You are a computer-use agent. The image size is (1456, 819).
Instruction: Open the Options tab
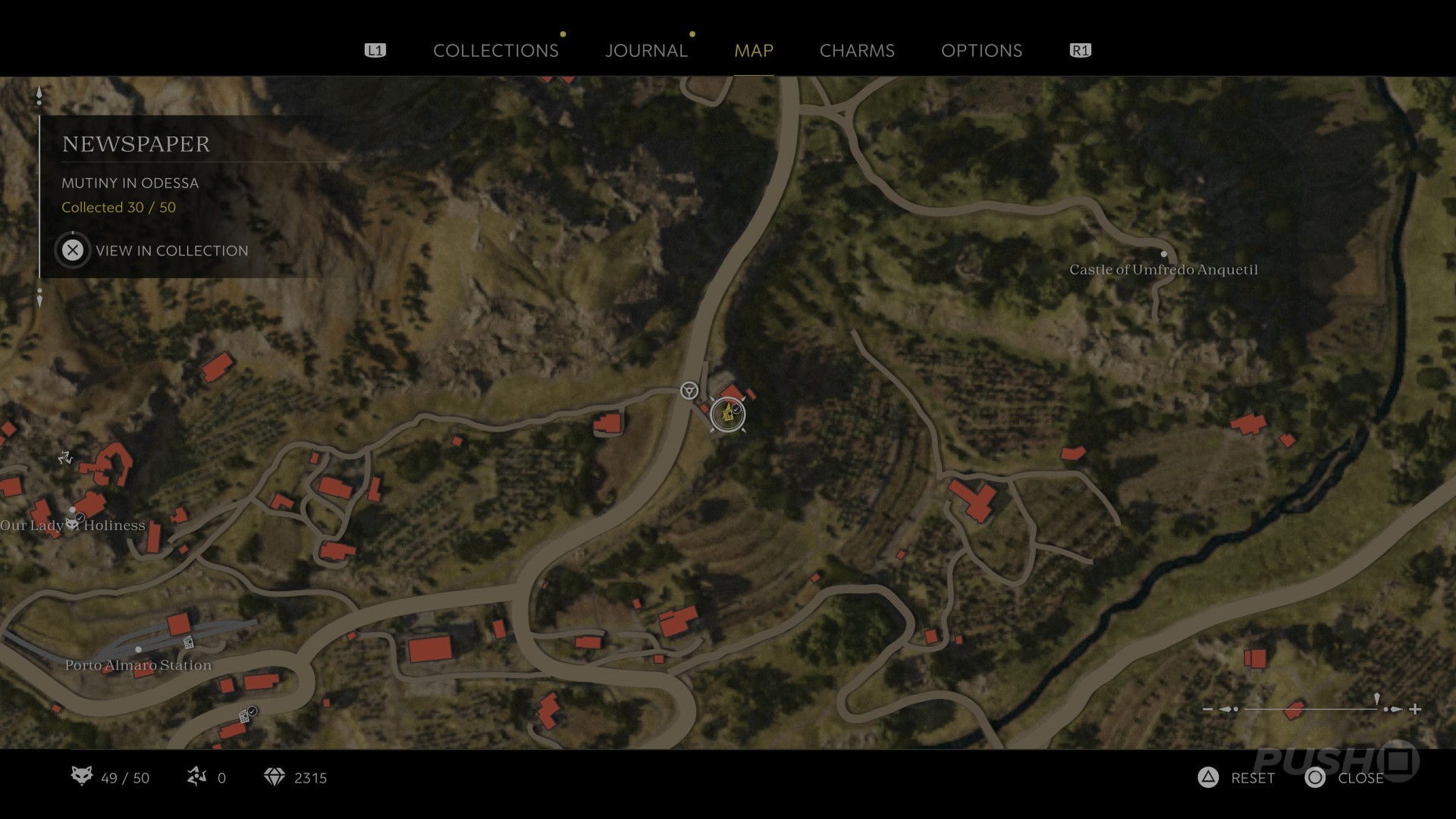981,51
